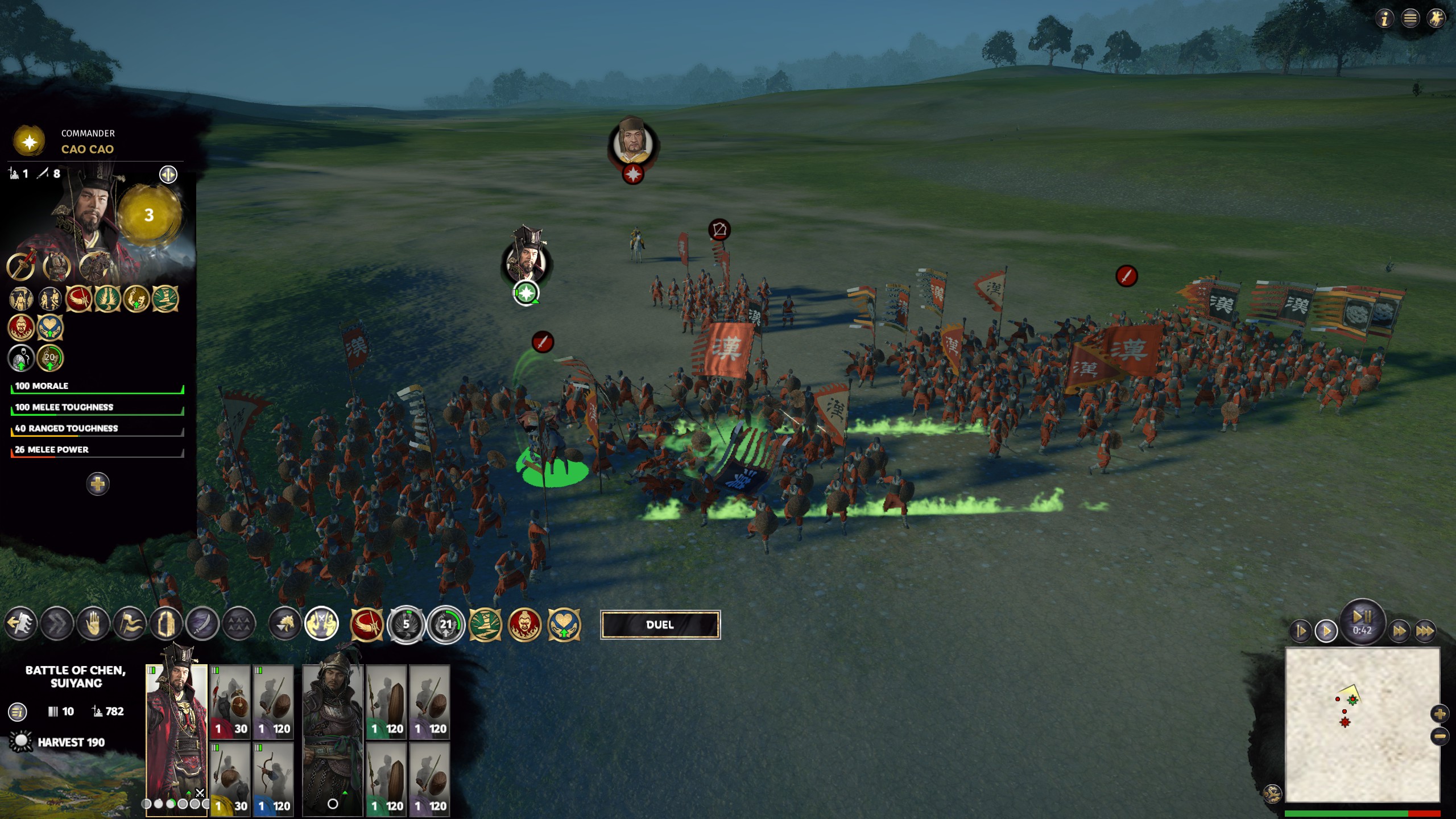Click the halt order raised-hand icon
This screenshot has width=1456, height=819.
(93, 624)
